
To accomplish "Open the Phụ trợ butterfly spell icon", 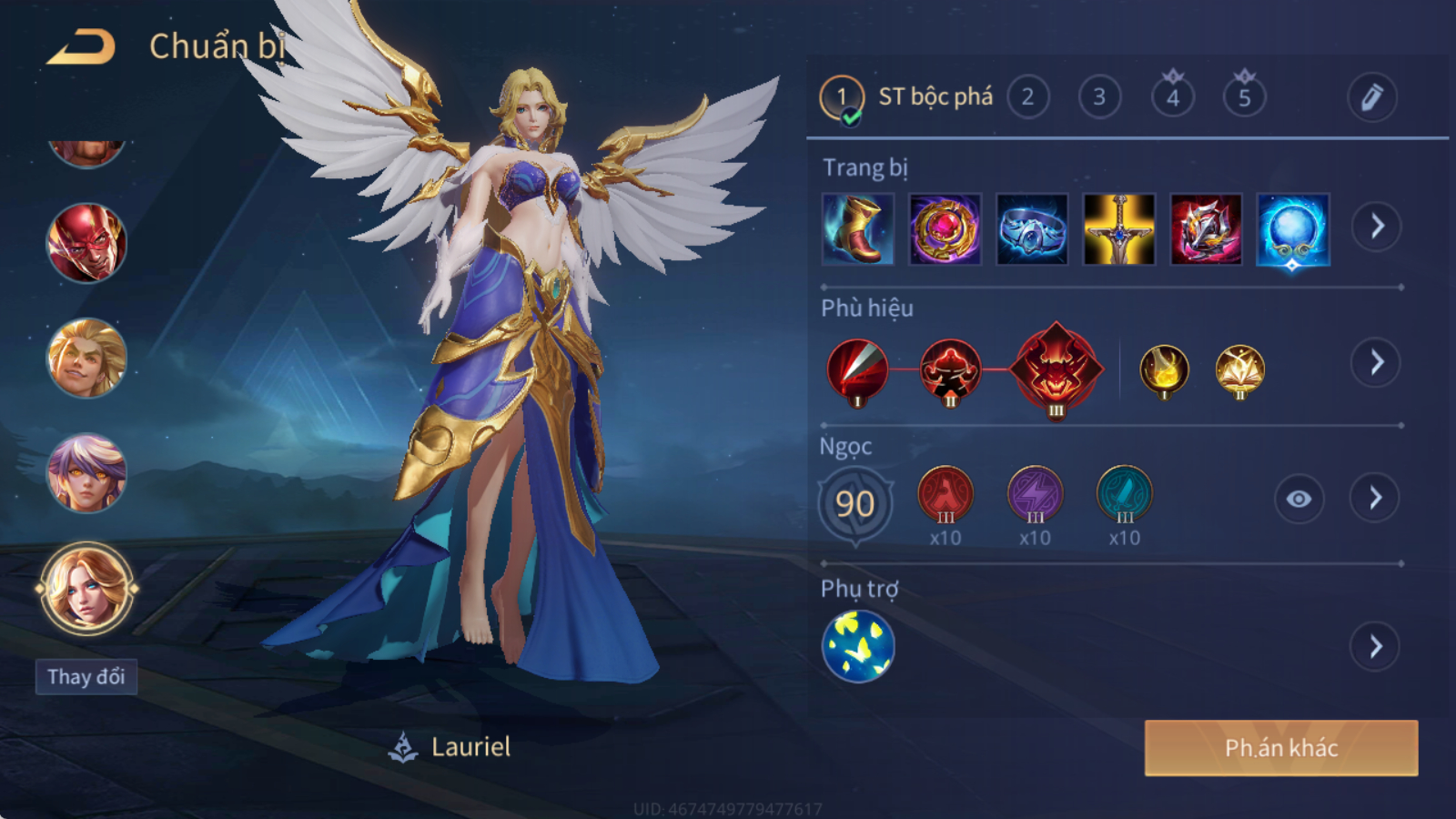I will pyautogui.click(x=857, y=646).
